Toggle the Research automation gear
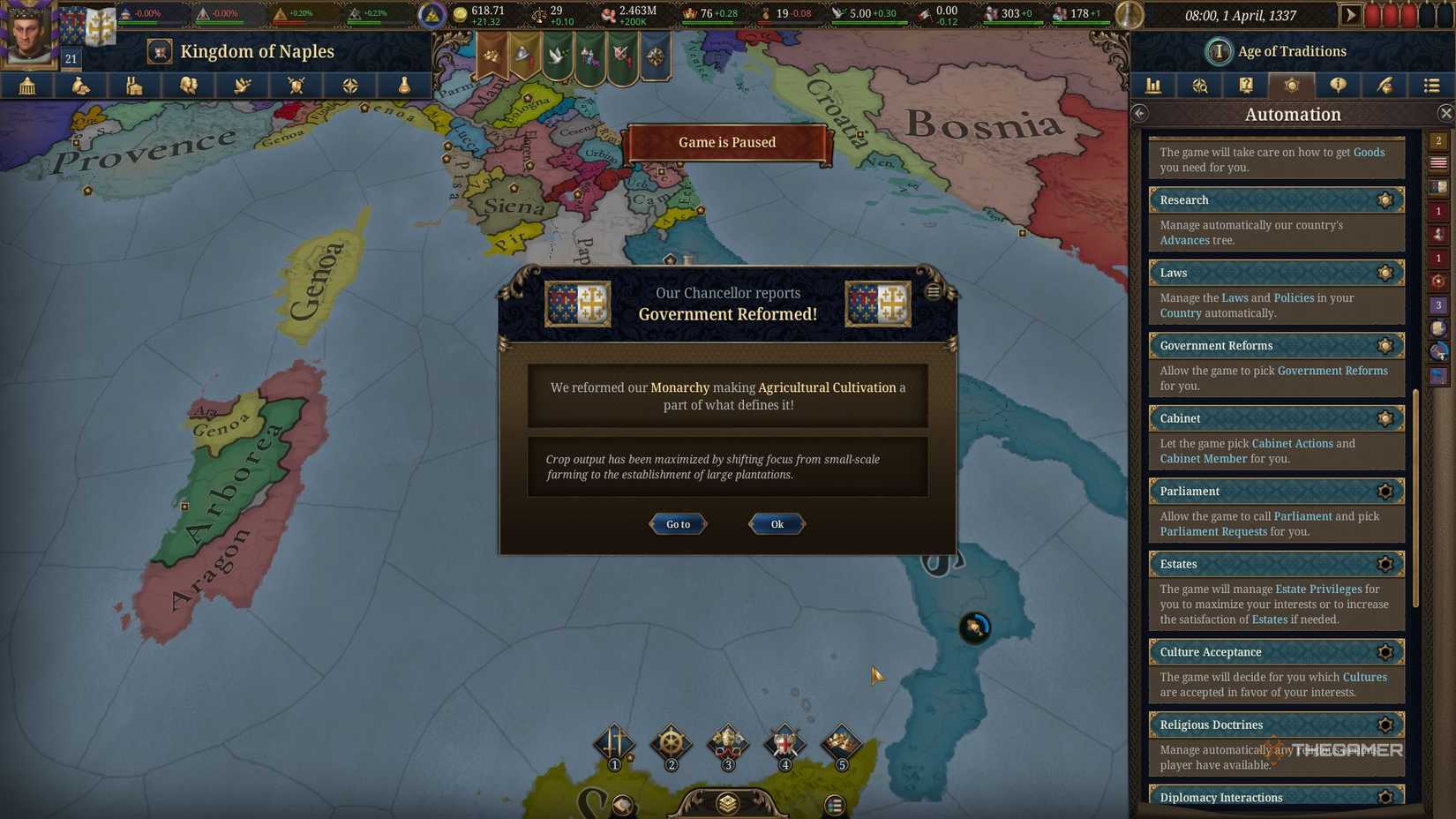Screen dimensions: 1456x819 [1384, 199]
